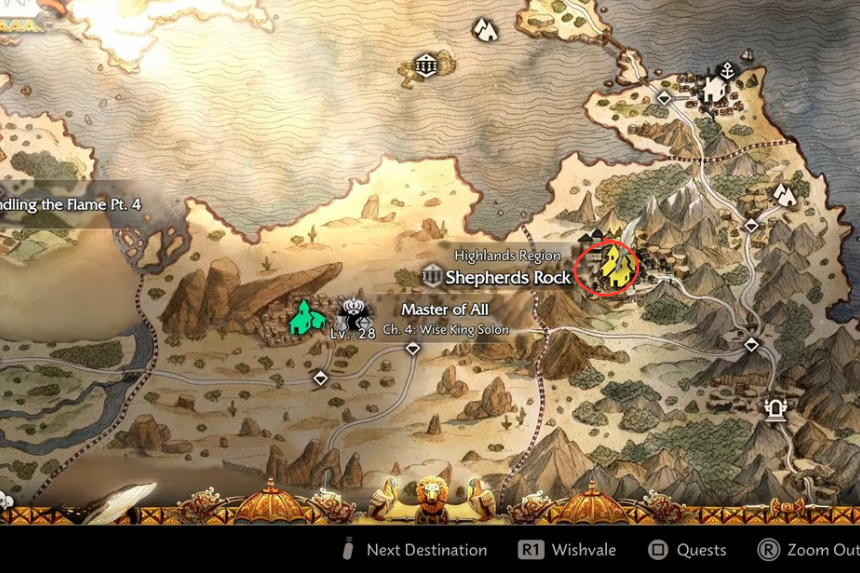This screenshot has width=860, height=573.
Task: Select the glowing lantern map marker
Action: (774, 409)
